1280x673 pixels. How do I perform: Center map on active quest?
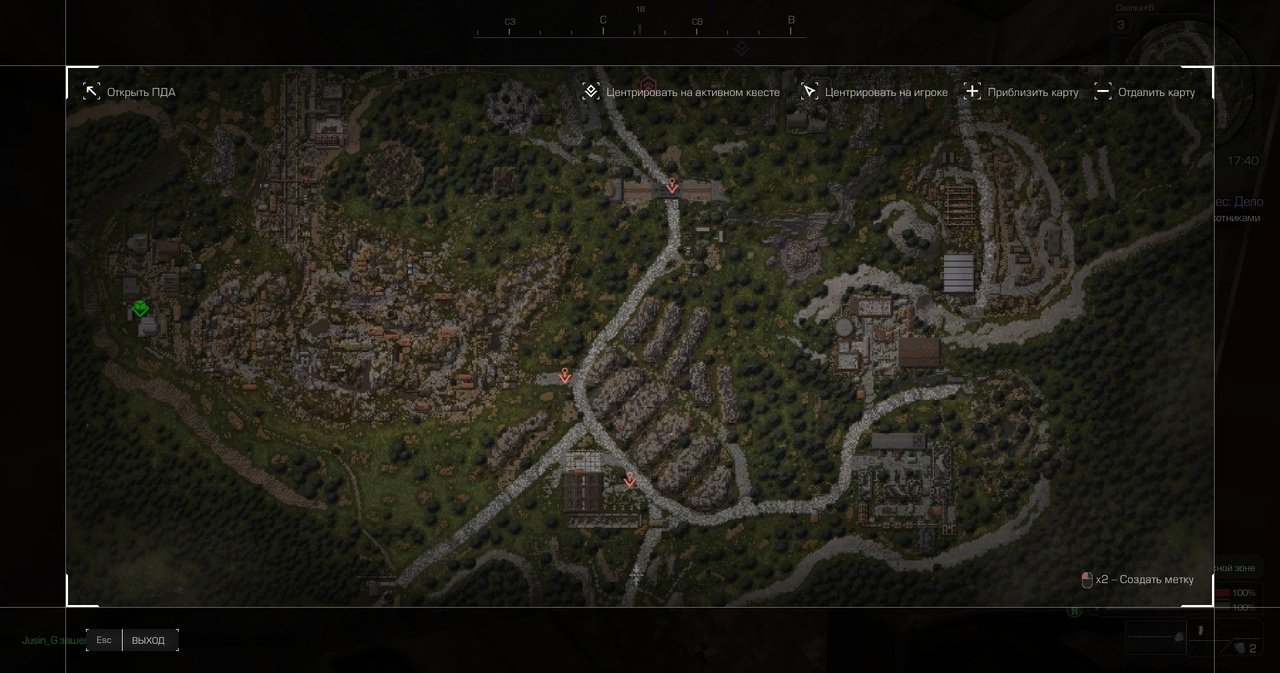coord(681,92)
